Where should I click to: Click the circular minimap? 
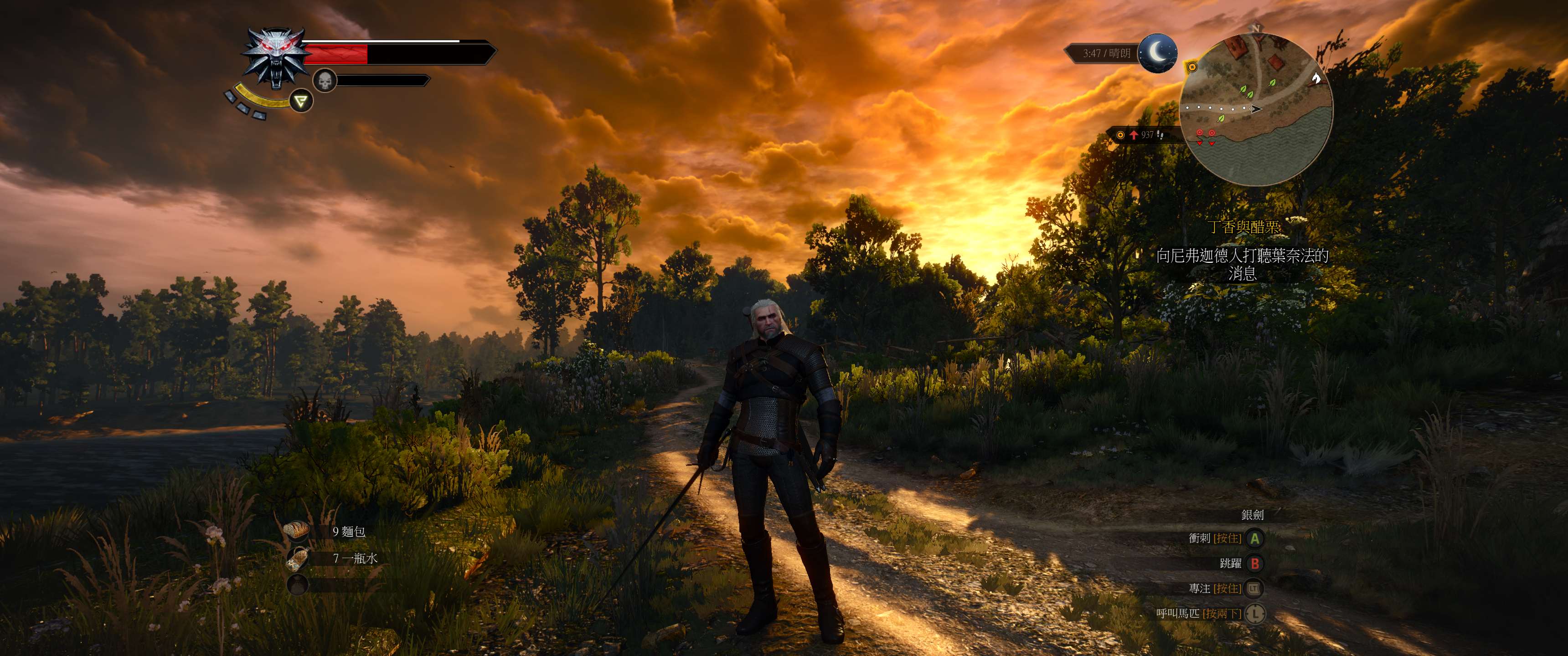1256,109
